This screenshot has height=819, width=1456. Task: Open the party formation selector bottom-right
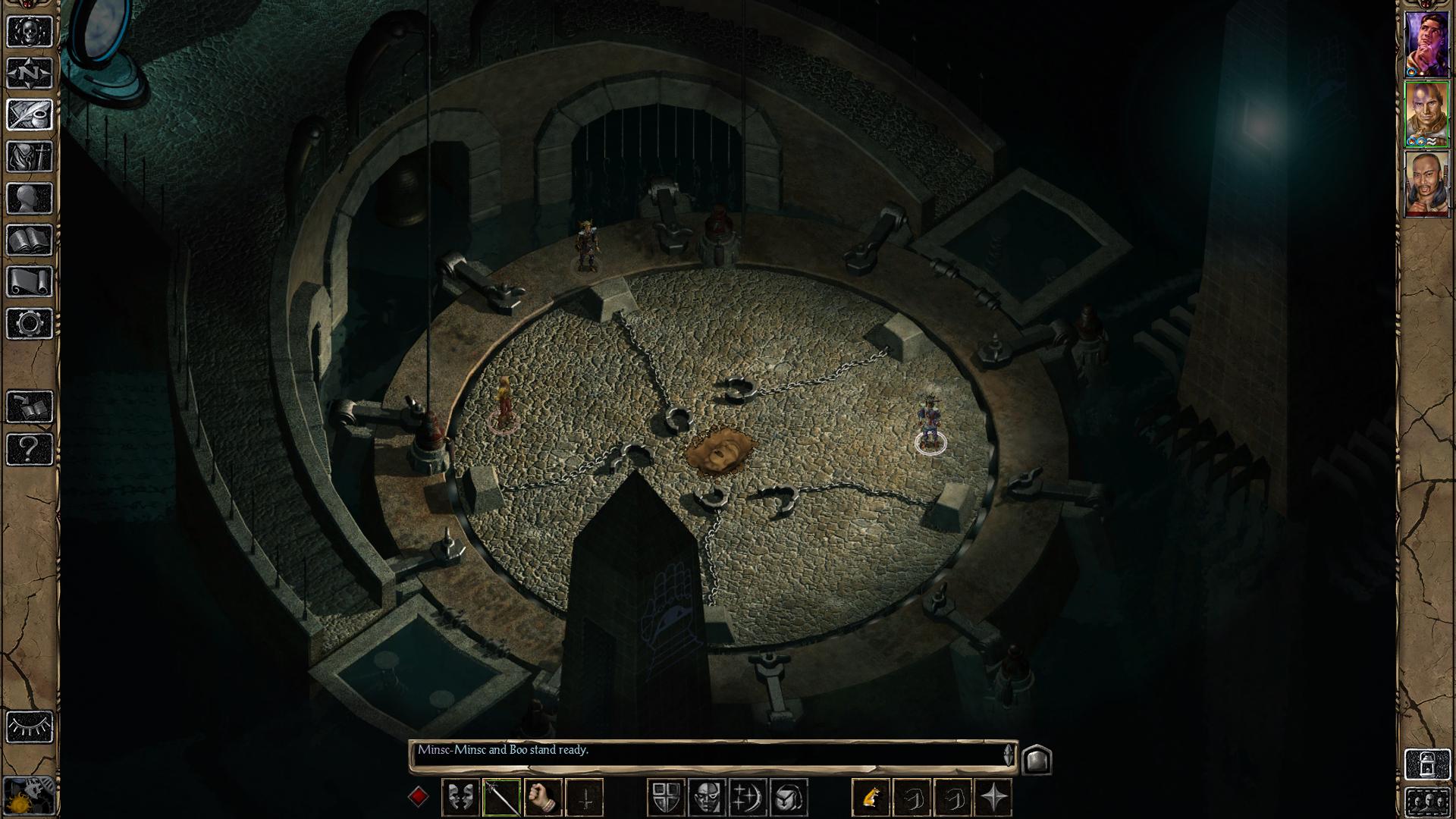click(x=1428, y=802)
